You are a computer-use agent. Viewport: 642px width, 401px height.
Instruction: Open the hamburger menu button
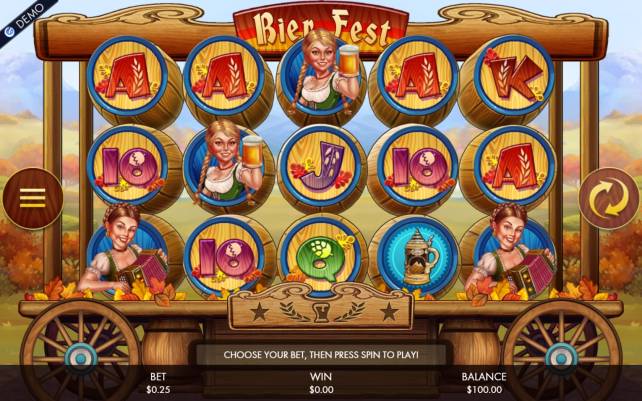pyautogui.click(x=32, y=197)
